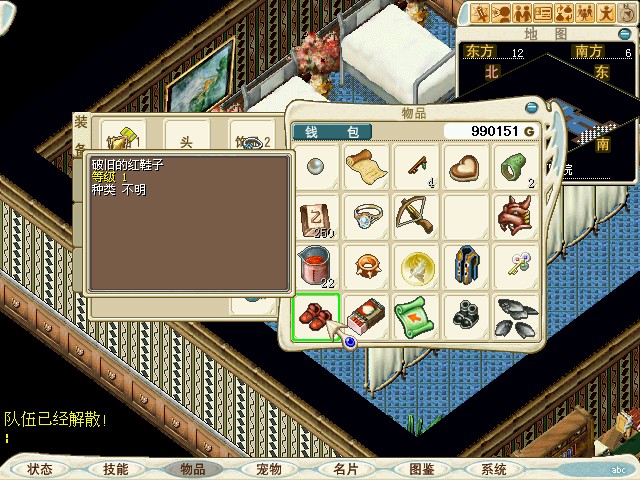Image resolution: width=640 pixels, height=480 pixels.
Task: Select the red potion beaker item
Action: pos(316,266)
